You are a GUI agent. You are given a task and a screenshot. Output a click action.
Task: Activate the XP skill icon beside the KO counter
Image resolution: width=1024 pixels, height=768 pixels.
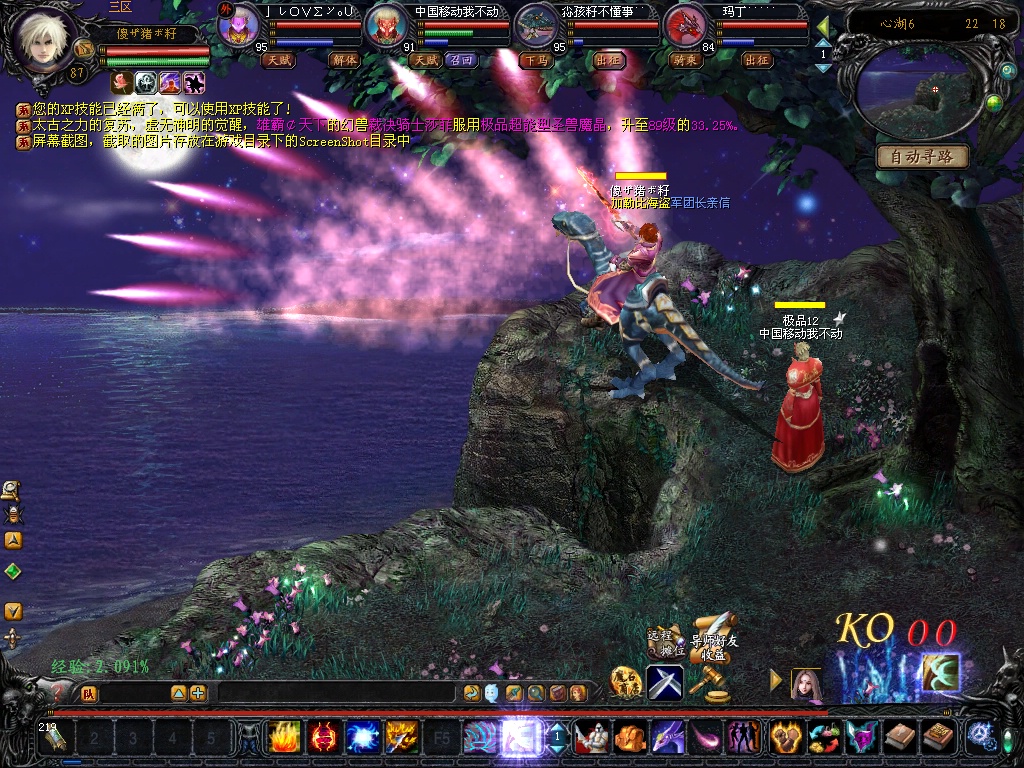point(940,673)
